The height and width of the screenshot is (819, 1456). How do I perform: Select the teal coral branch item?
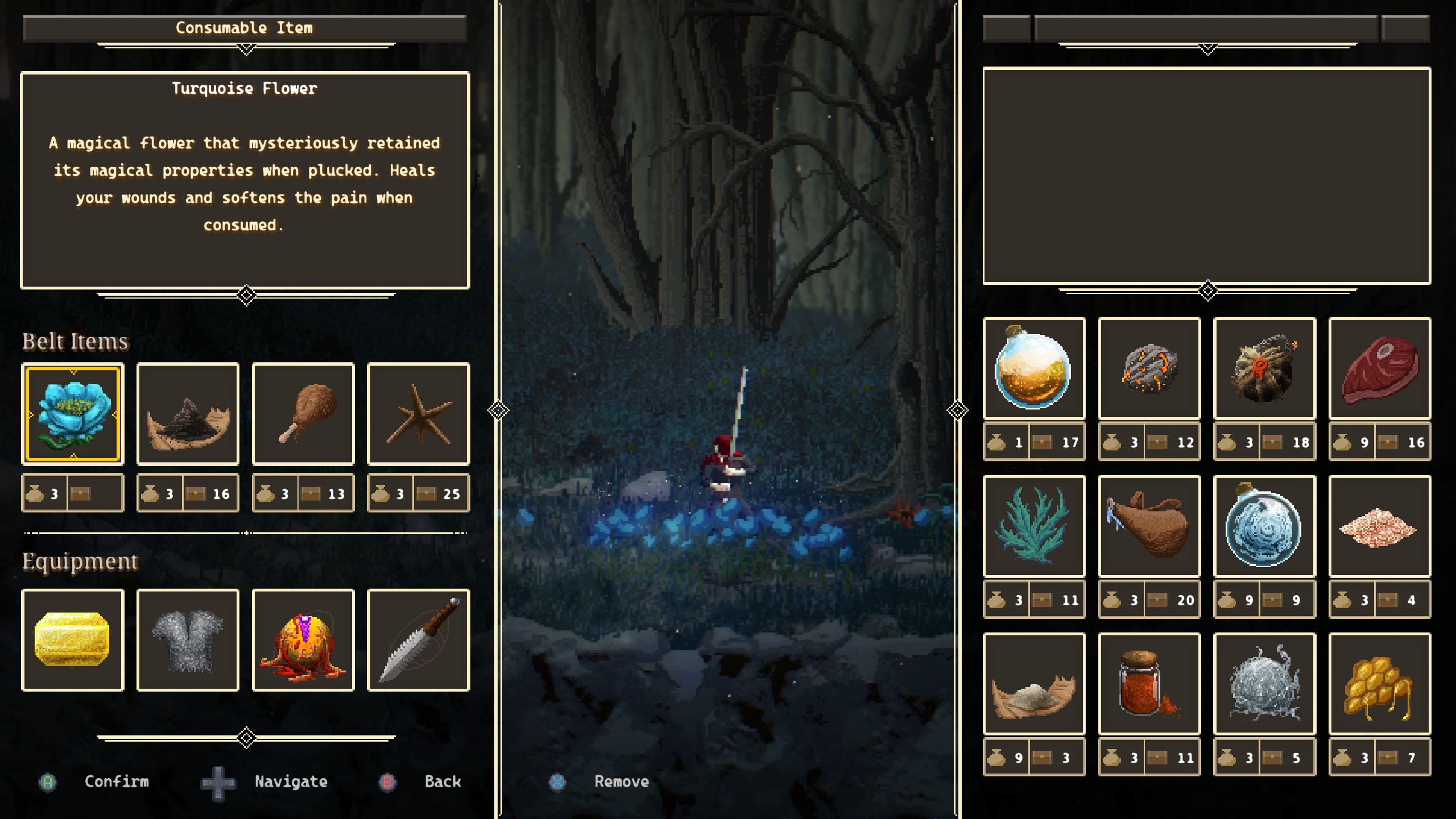pyautogui.click(x=1034, y=526)
